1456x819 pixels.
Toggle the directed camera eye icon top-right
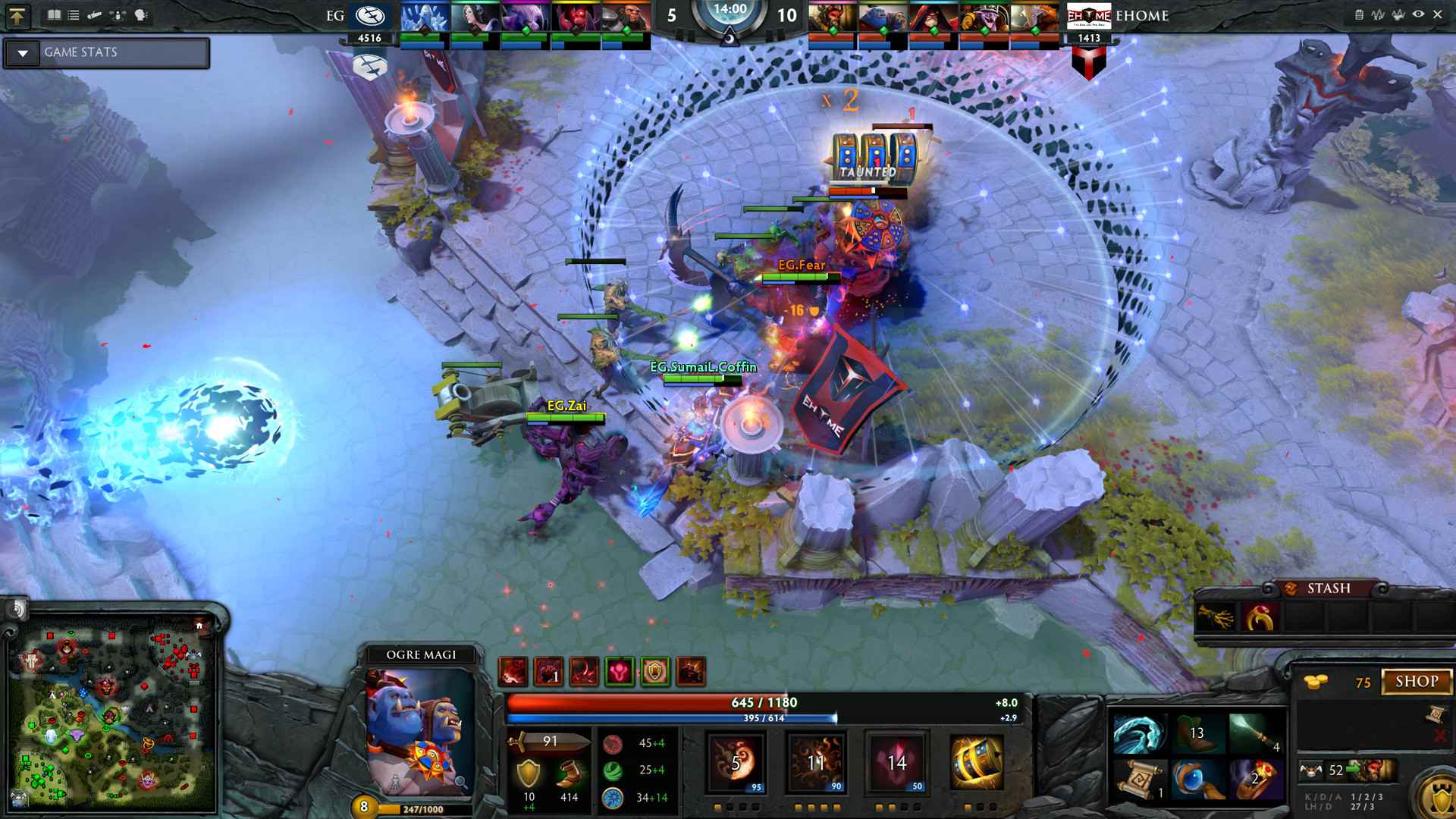[x=1418, y=14]
